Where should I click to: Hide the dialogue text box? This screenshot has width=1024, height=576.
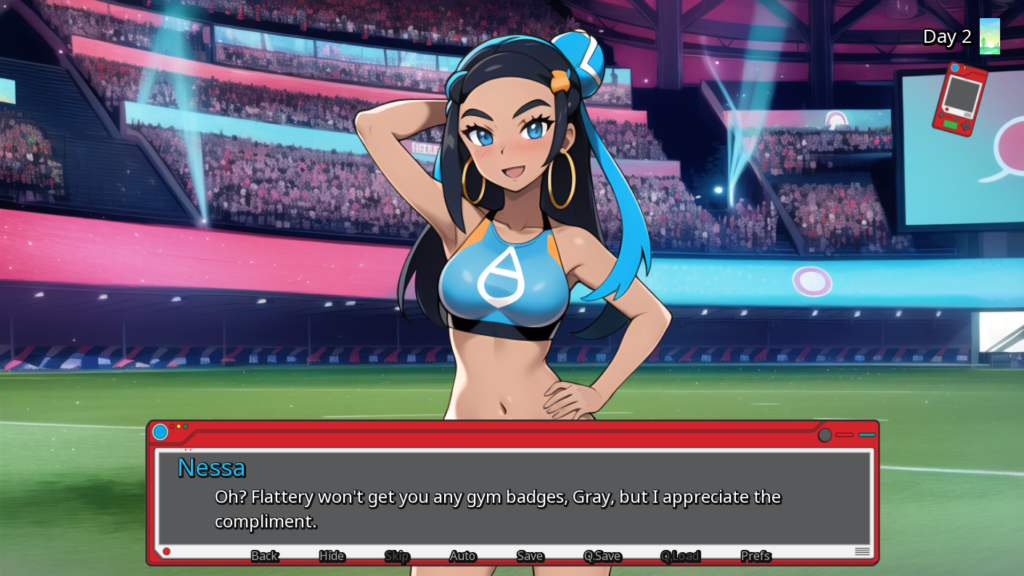coord(331,556)
